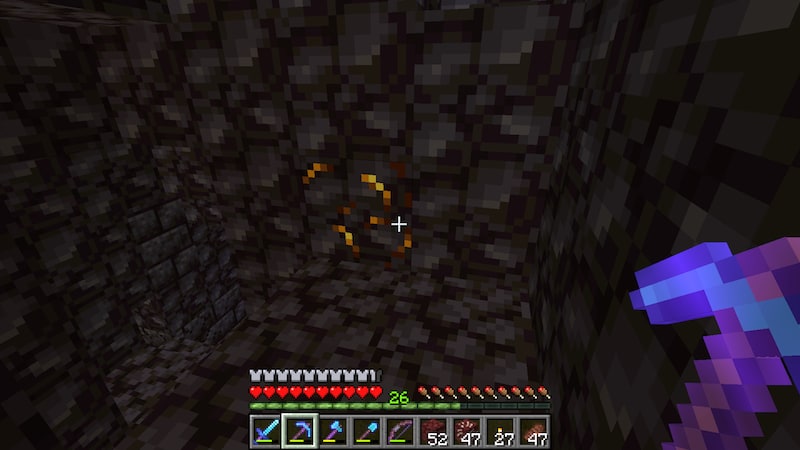
Task: Equip the bow from the hotbar
Action: click(399, 432)
